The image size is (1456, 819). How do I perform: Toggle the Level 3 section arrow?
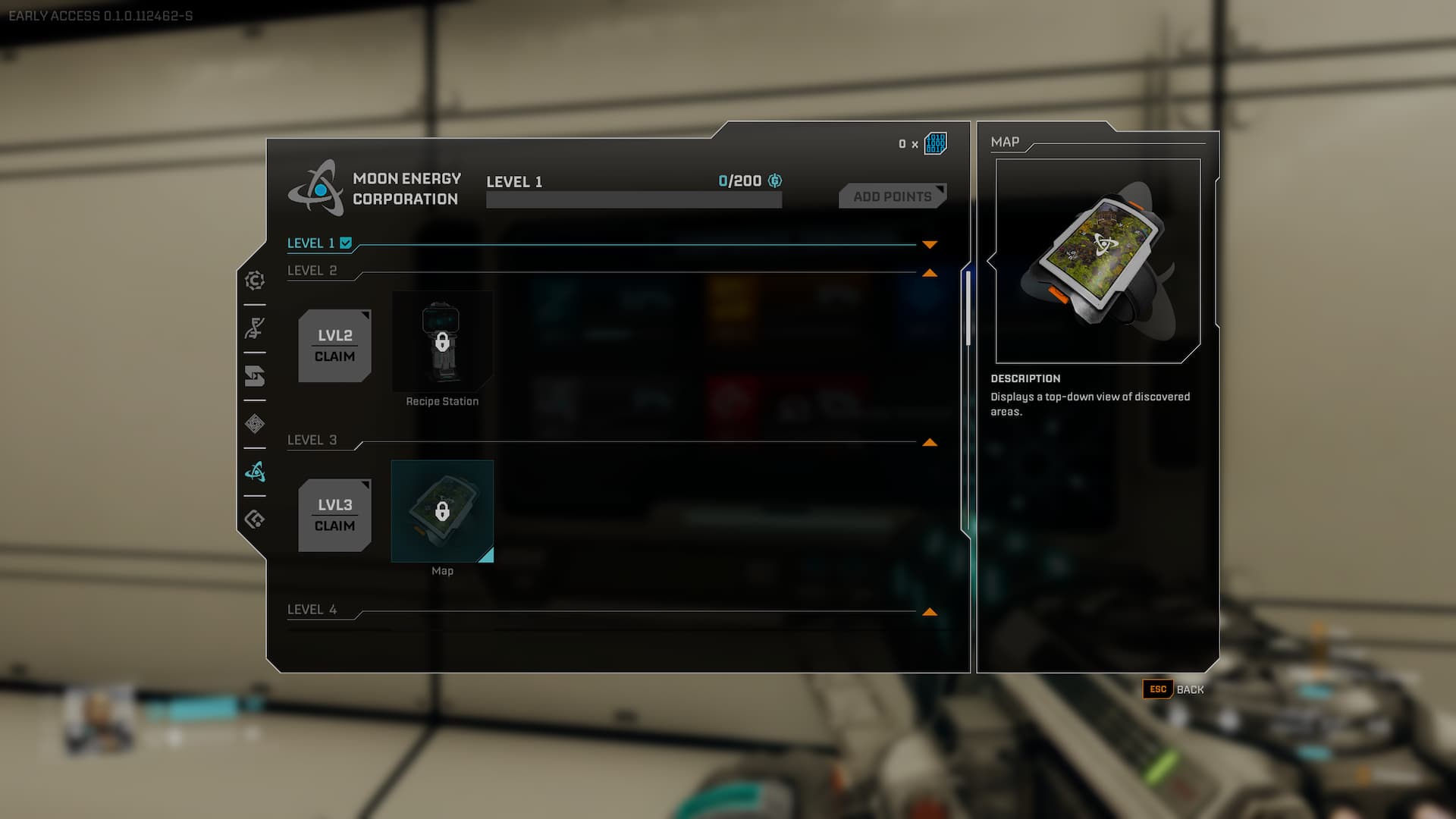click(930, 443)
